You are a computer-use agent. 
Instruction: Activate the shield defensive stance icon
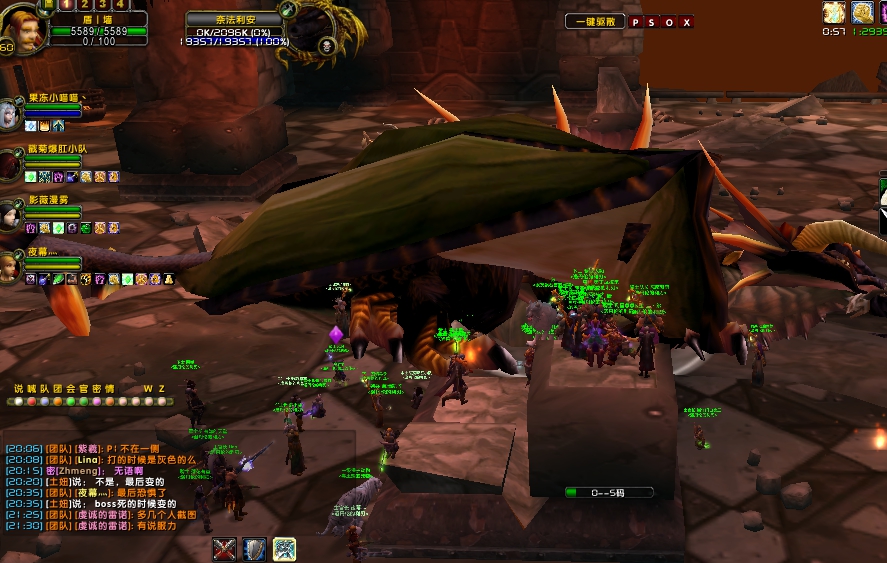pyautogui.click(x=255, y=549)
